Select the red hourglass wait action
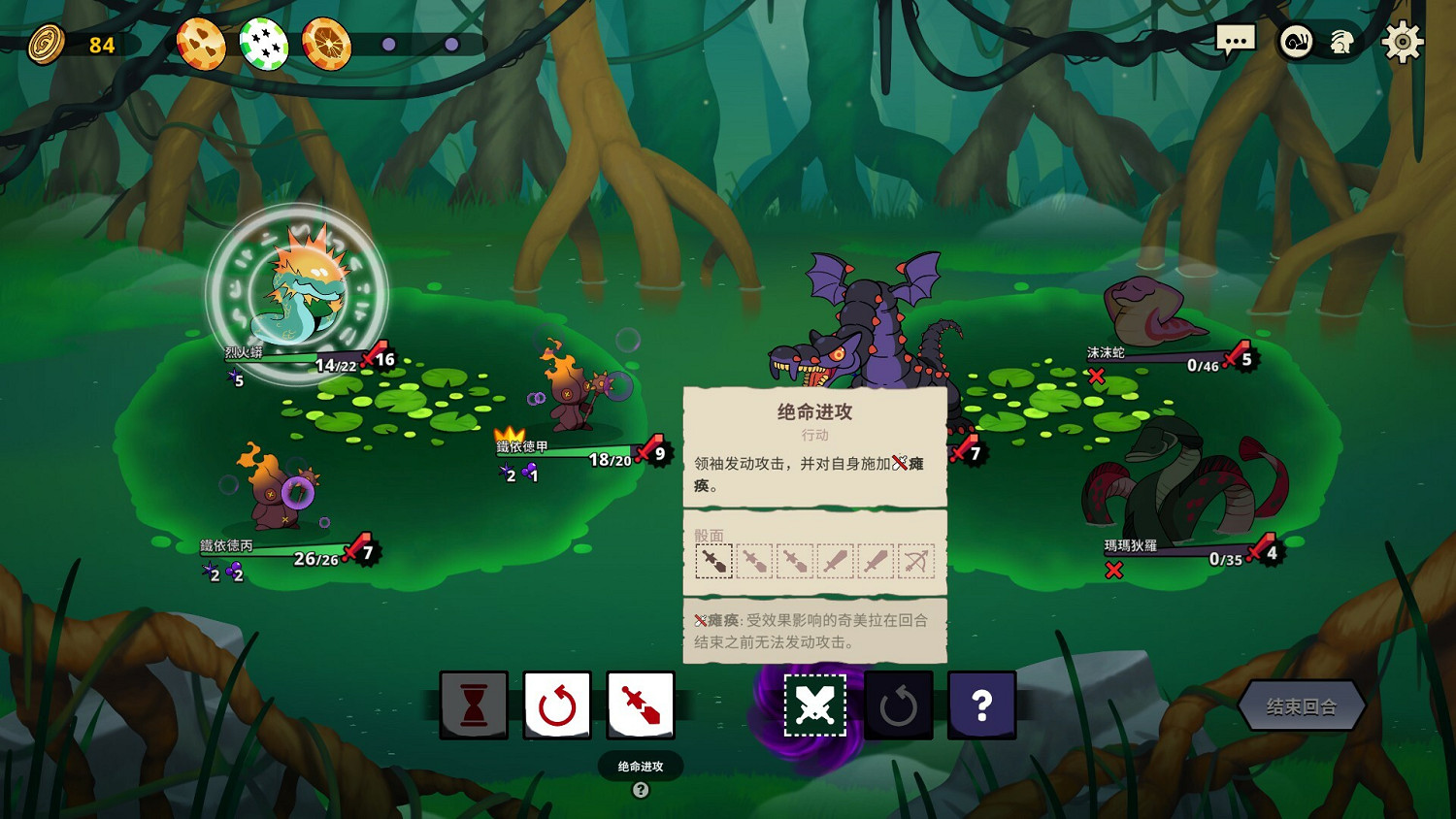 point(473,705)
